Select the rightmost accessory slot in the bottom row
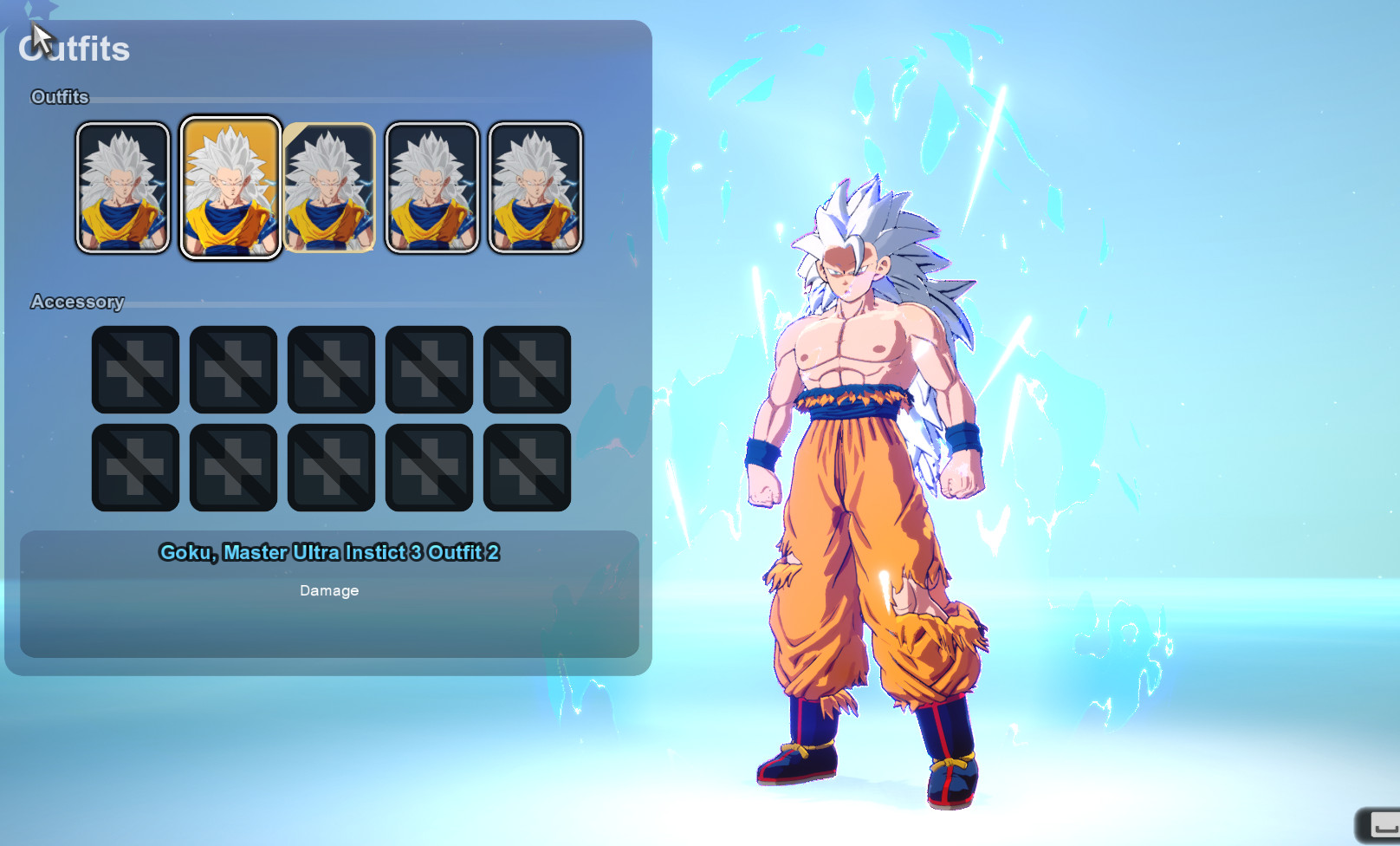 528,465
